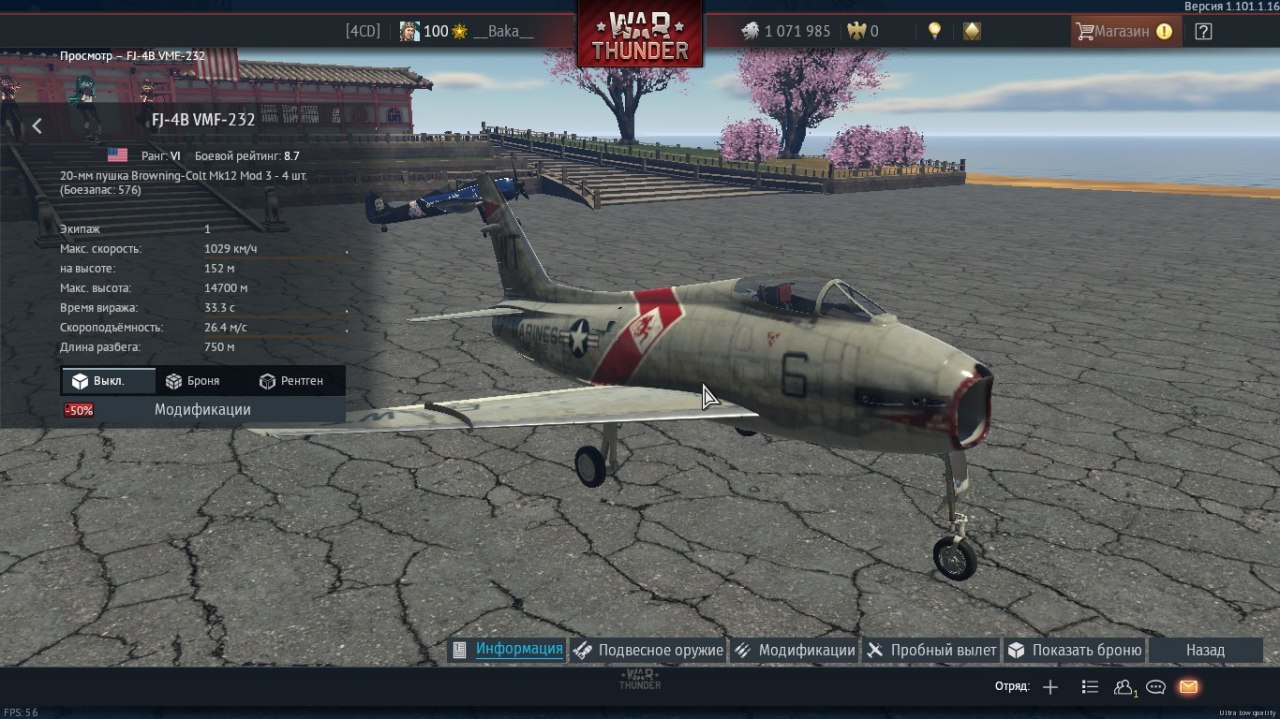Show Подвесное оружие options
This screenshot has width=1280, height=719.
point(648,650)
